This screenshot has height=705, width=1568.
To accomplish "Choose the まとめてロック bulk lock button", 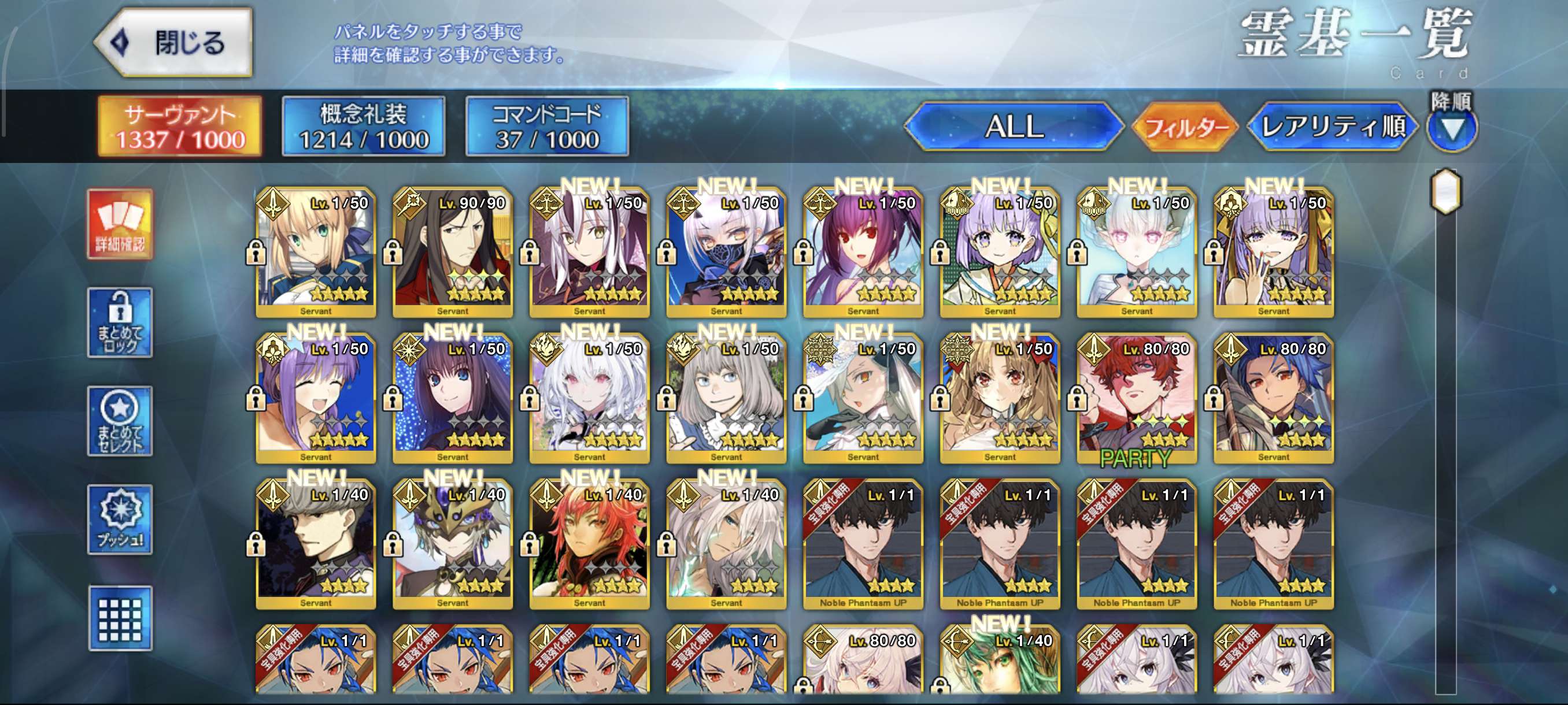I will (x=120, y=322).
